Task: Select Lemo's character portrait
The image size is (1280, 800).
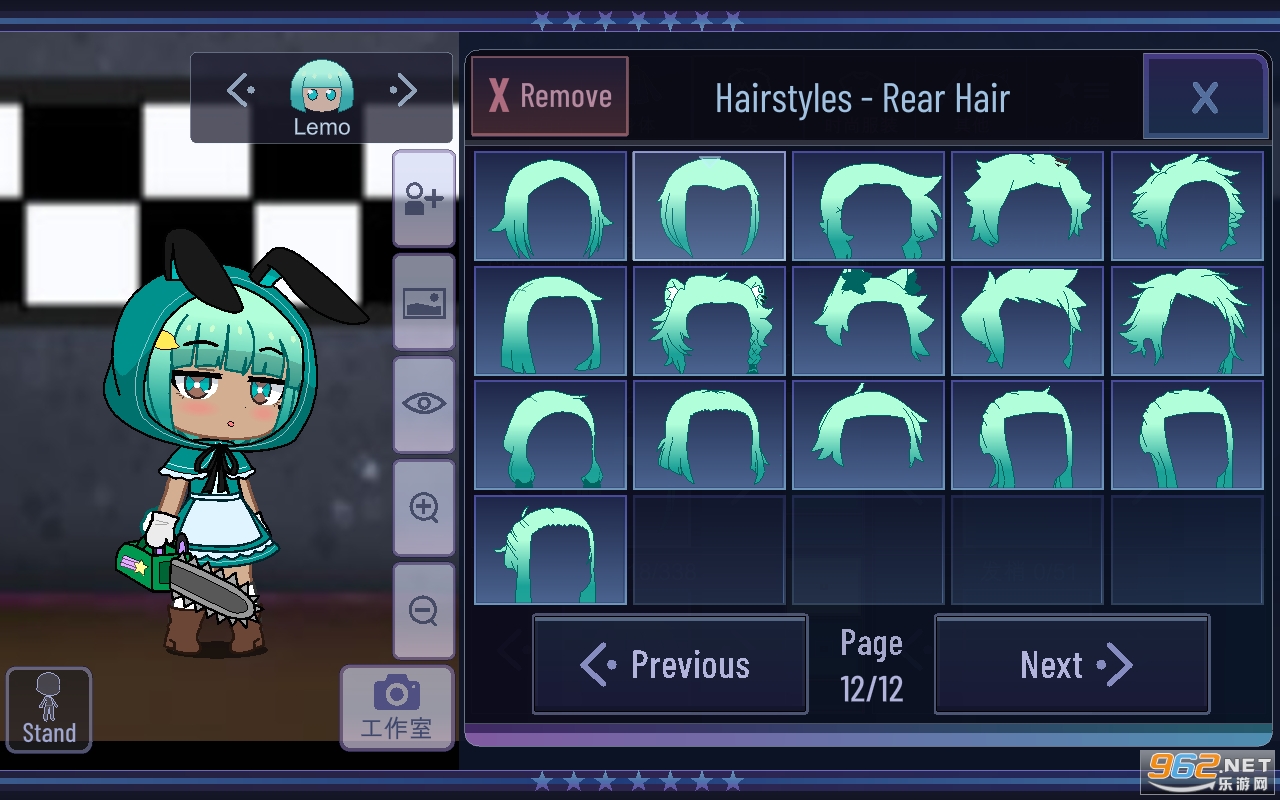Action: 321,90
